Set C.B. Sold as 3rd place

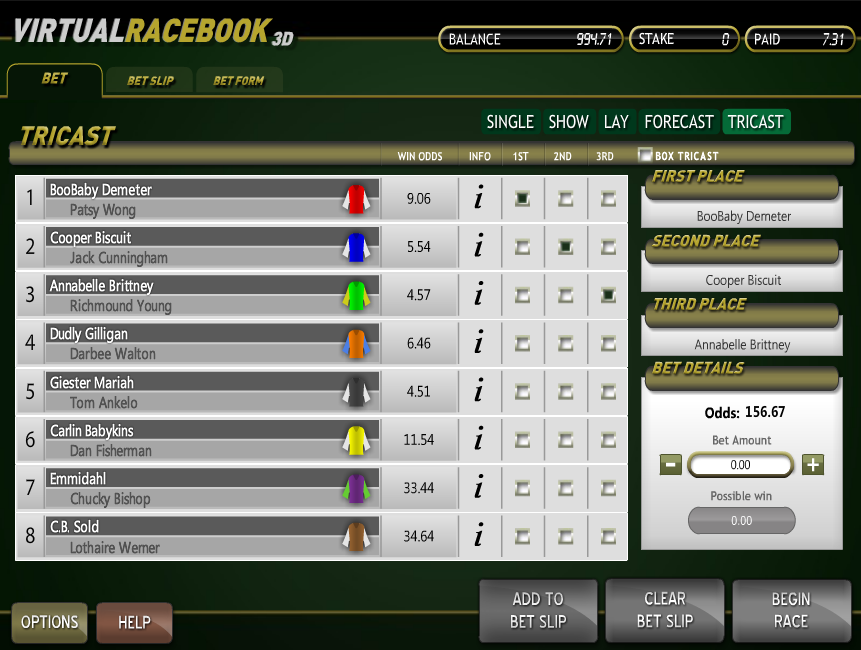pyautogui.click(x=608, y=535)
